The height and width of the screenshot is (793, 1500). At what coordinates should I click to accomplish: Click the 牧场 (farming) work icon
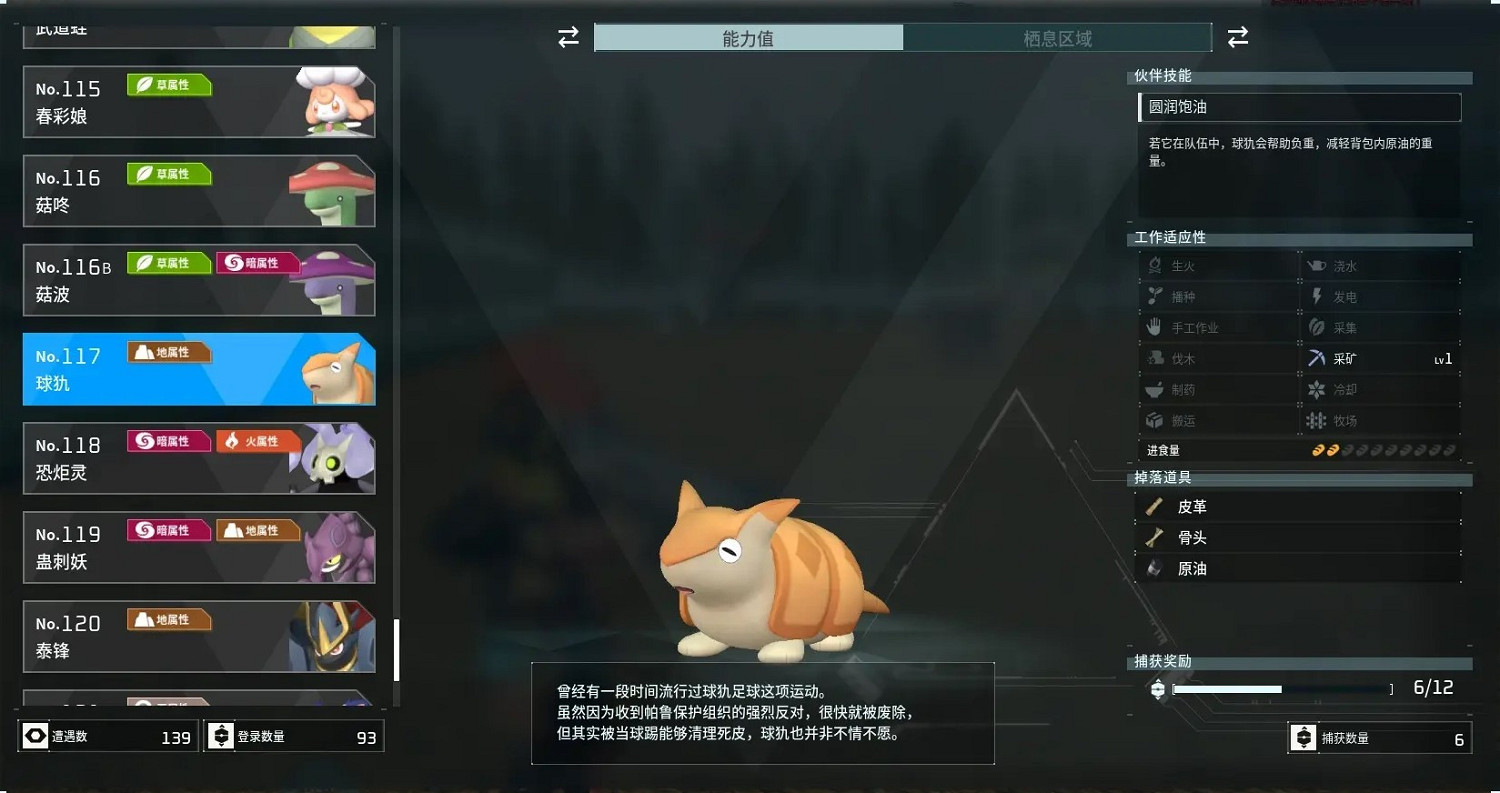coord(1316,420)
